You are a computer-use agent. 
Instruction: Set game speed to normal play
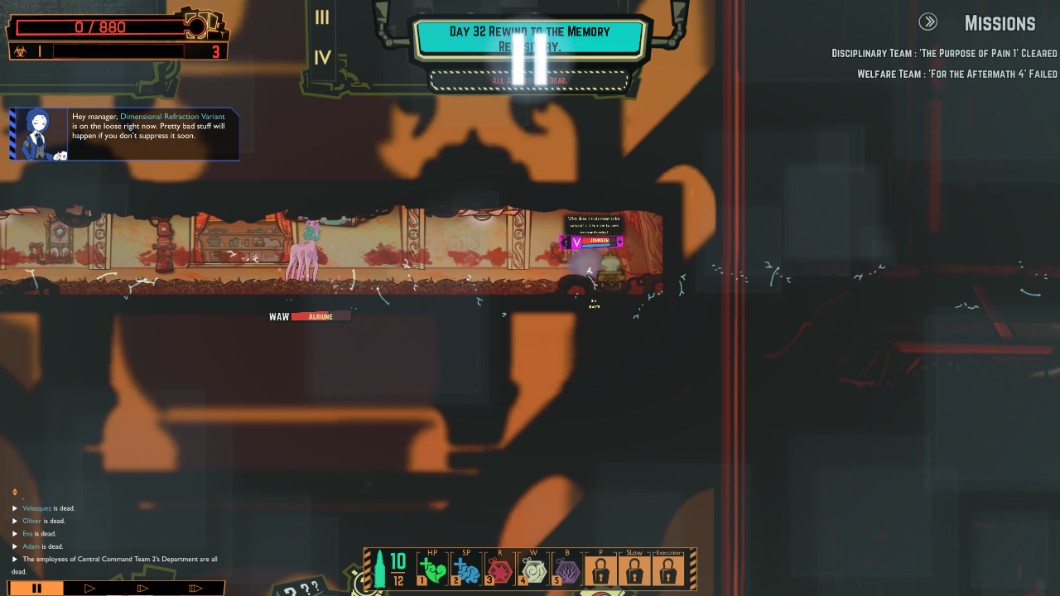(90, 588)
